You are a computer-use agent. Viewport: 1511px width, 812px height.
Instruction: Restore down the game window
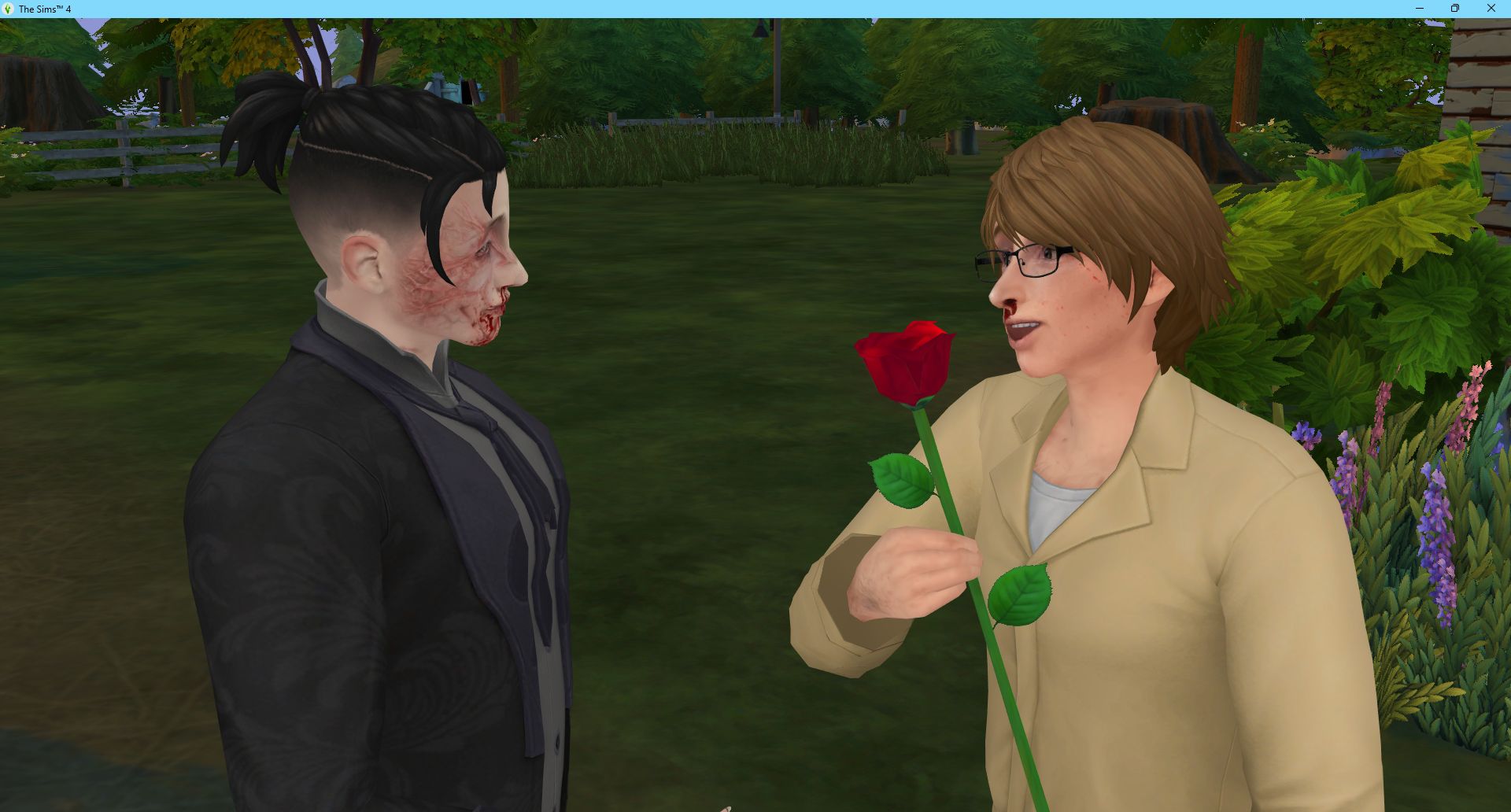1455,9
